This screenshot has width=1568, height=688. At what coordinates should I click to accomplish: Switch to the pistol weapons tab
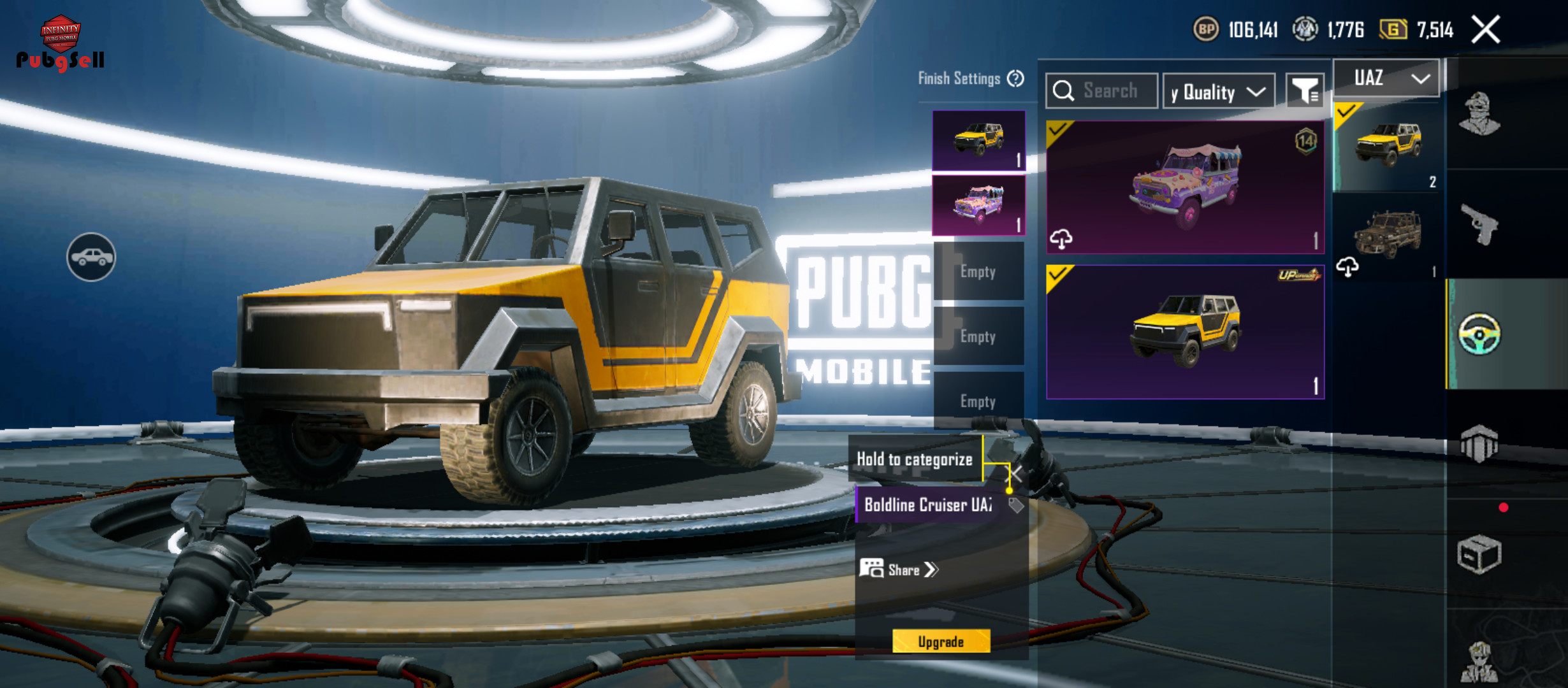click(x=1479, y=224)
